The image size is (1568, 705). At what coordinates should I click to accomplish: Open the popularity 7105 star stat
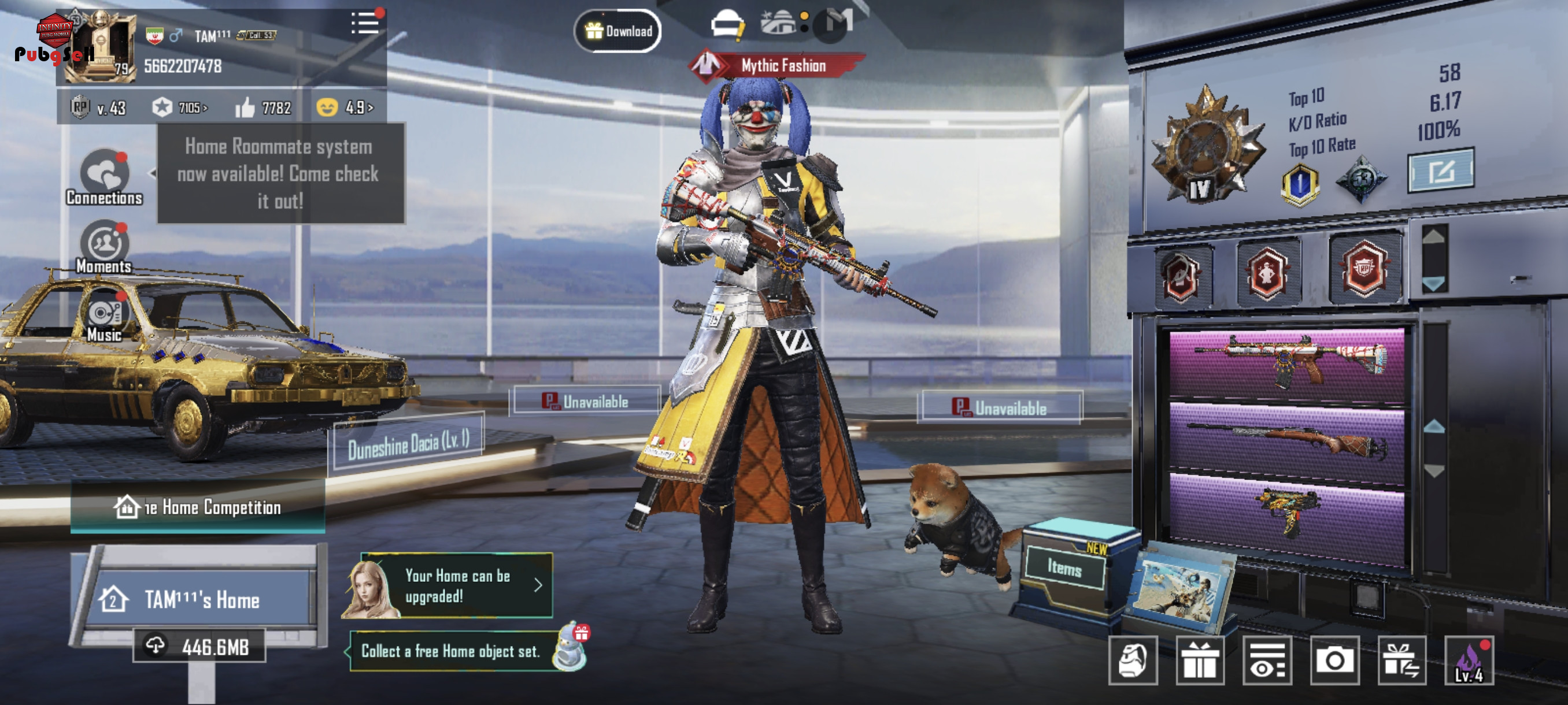click(x=180, y=107)
